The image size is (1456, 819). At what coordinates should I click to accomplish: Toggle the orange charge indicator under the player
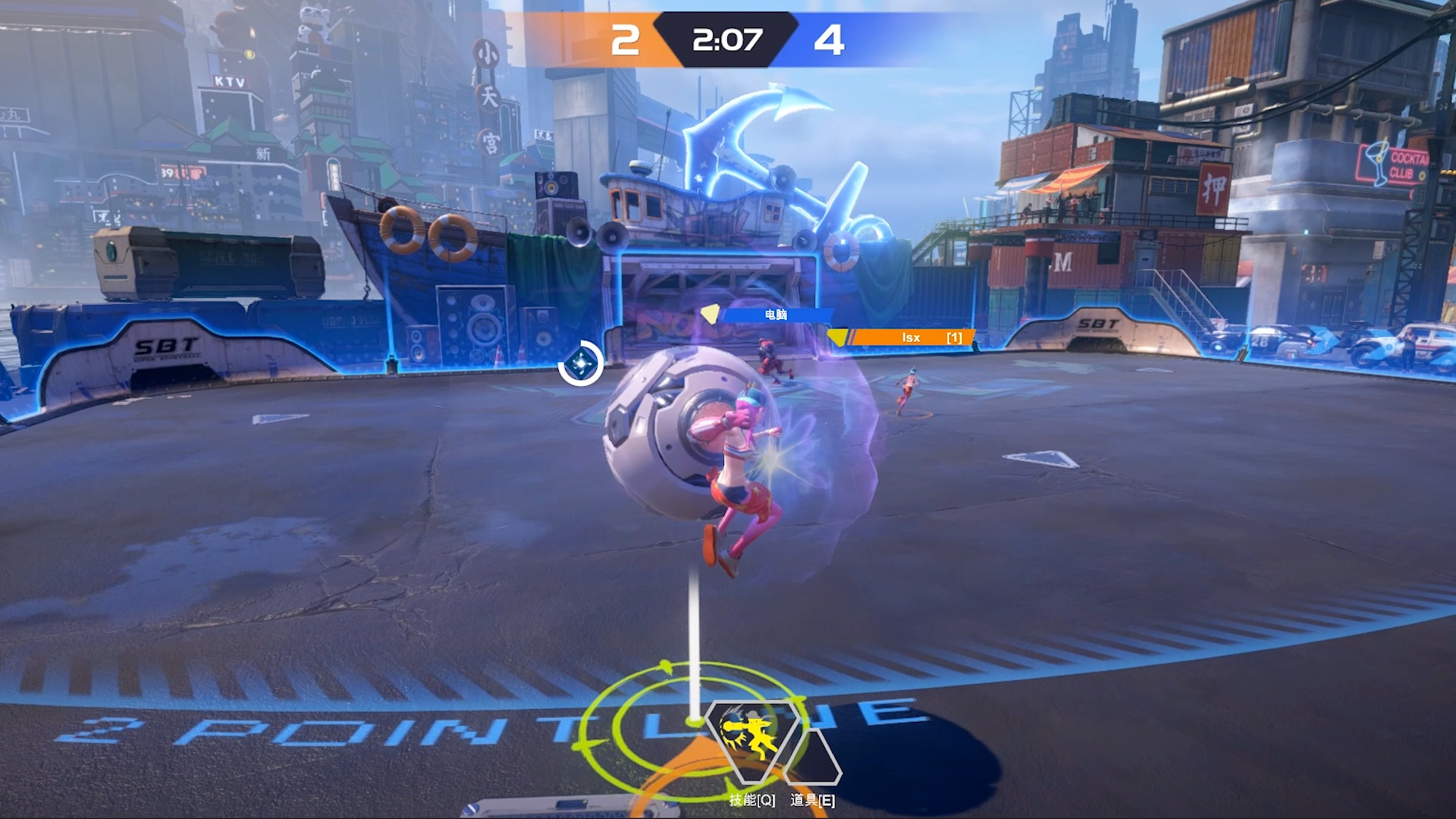pos(682,766)
